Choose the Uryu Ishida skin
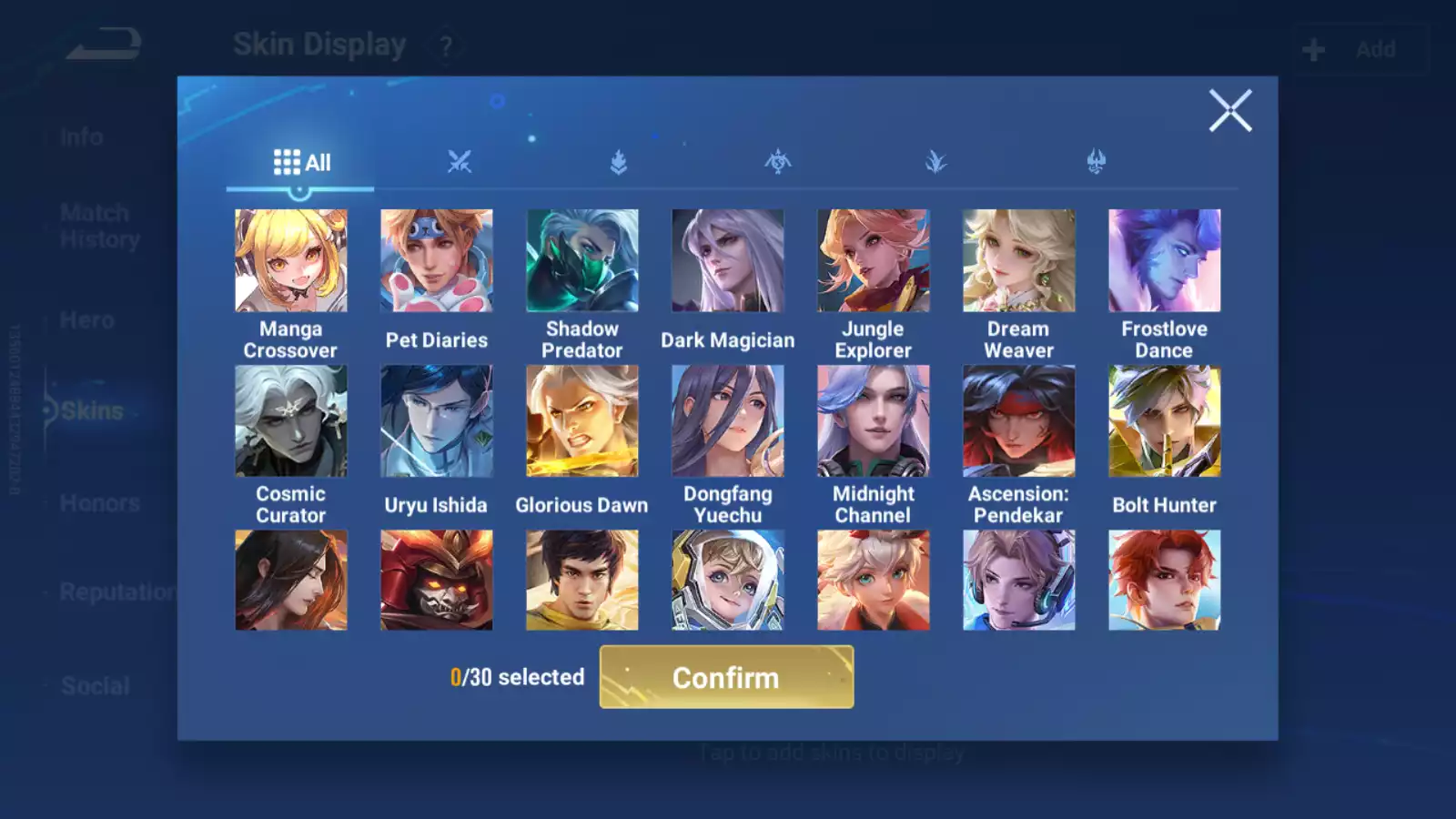This screenshot has height=819, width=1456. pyautogui.click(x=436, y=421)
